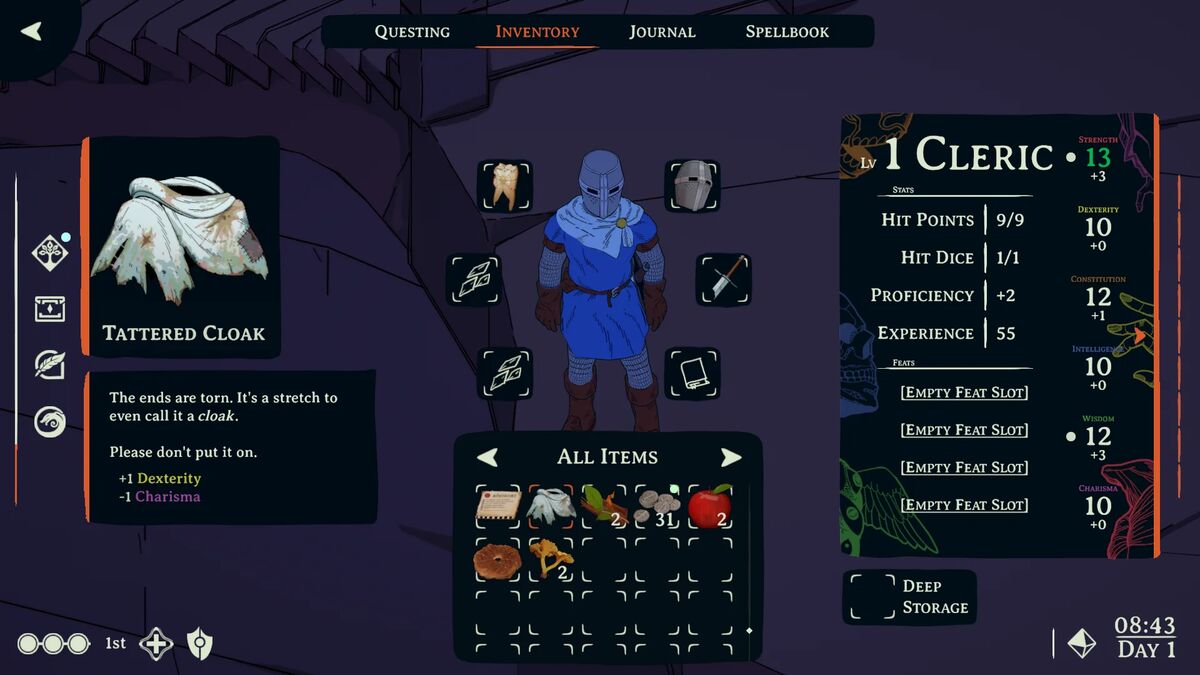Show the previous item category arrow
The image size is (1200, 675).
487,457
